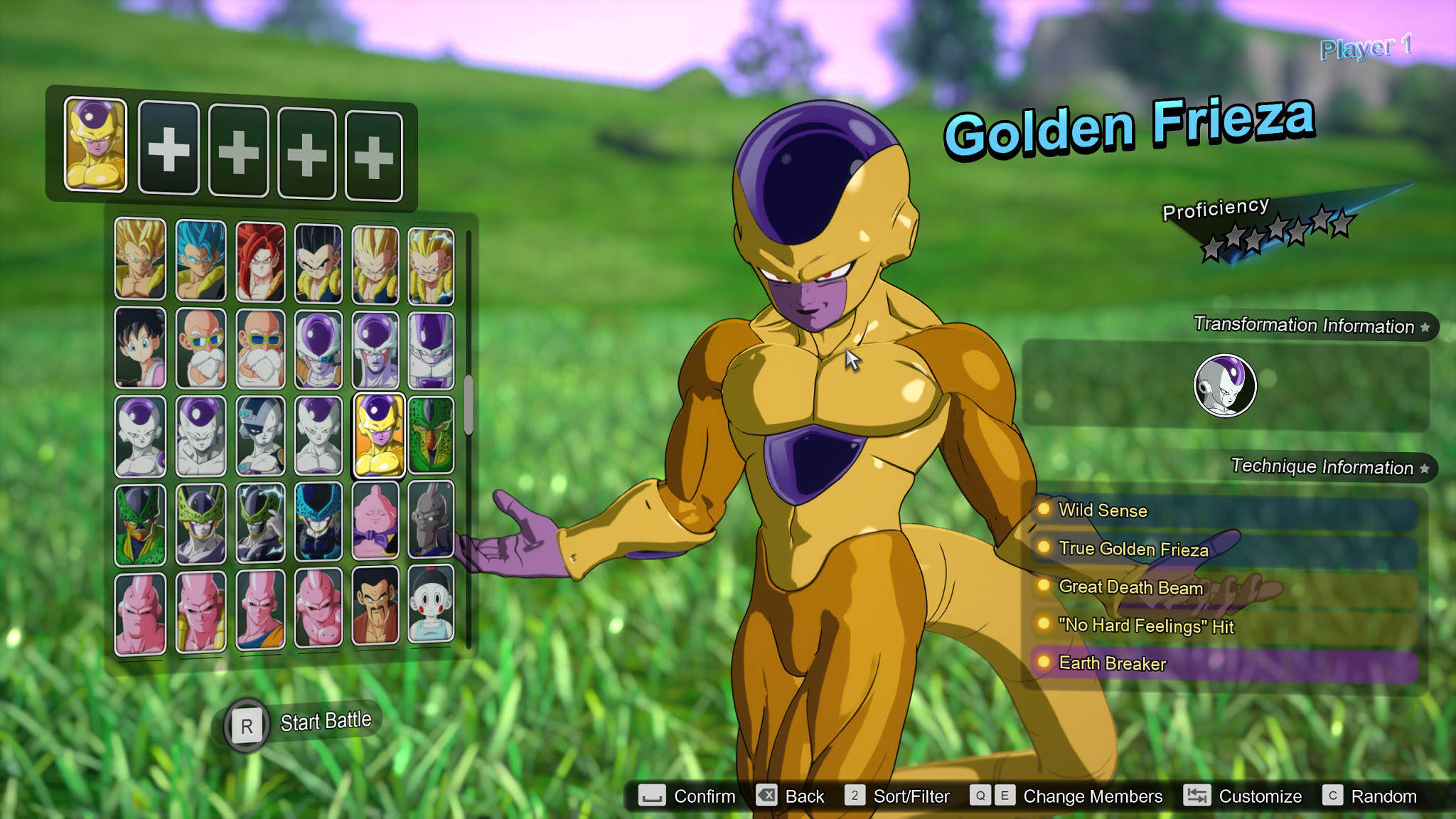Select the Wild Sense technique entry

(x=1102, y=510)
